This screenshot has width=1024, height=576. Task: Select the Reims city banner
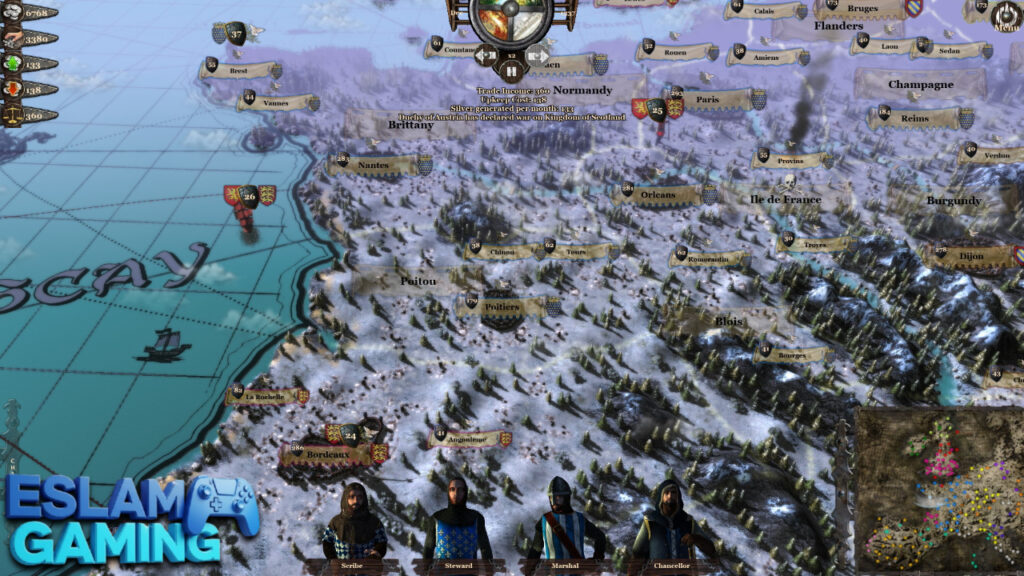pyautogui.click(x=917, y=118)
